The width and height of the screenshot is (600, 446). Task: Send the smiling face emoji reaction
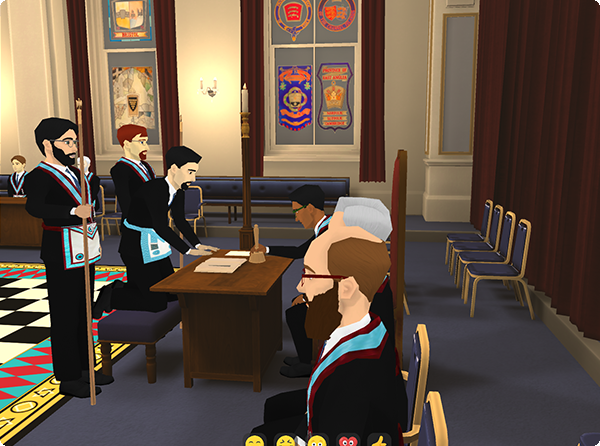[x=255, y=441]
